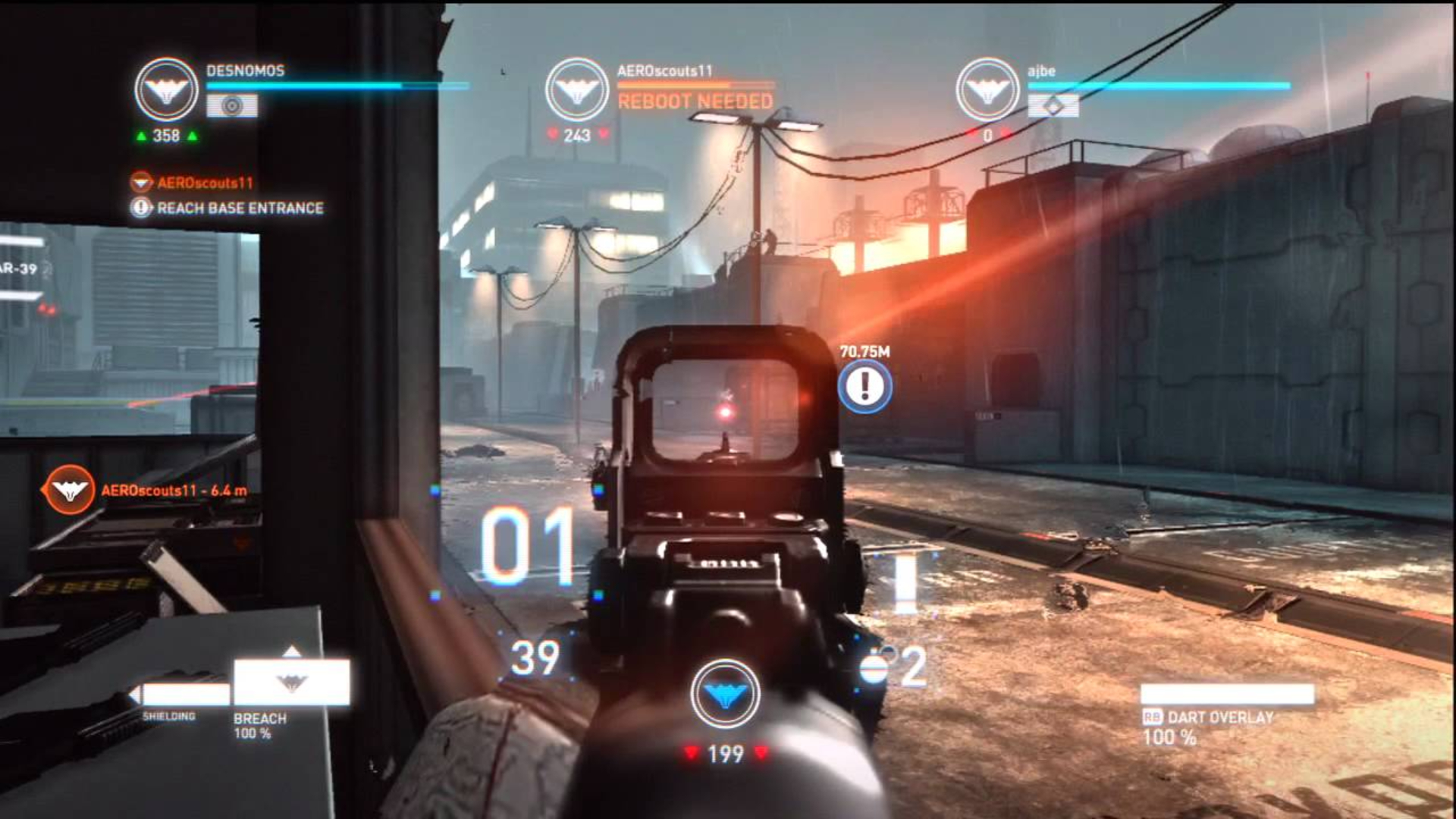
Task: Click the objective waypoint marker at 70.75M
Action: pos(864,387)
